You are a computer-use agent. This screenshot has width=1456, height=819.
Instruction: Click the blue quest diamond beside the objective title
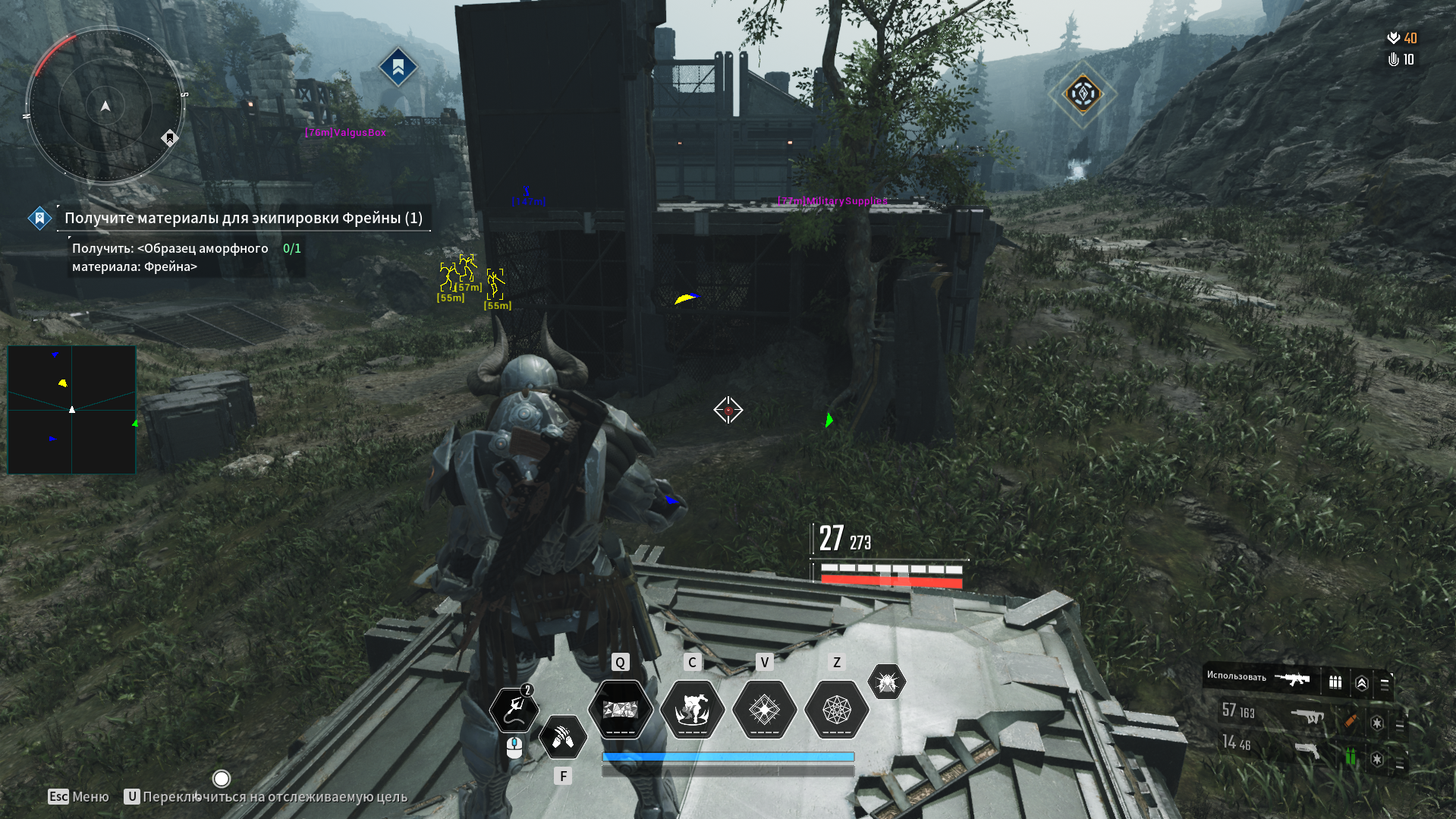(39, 218)
